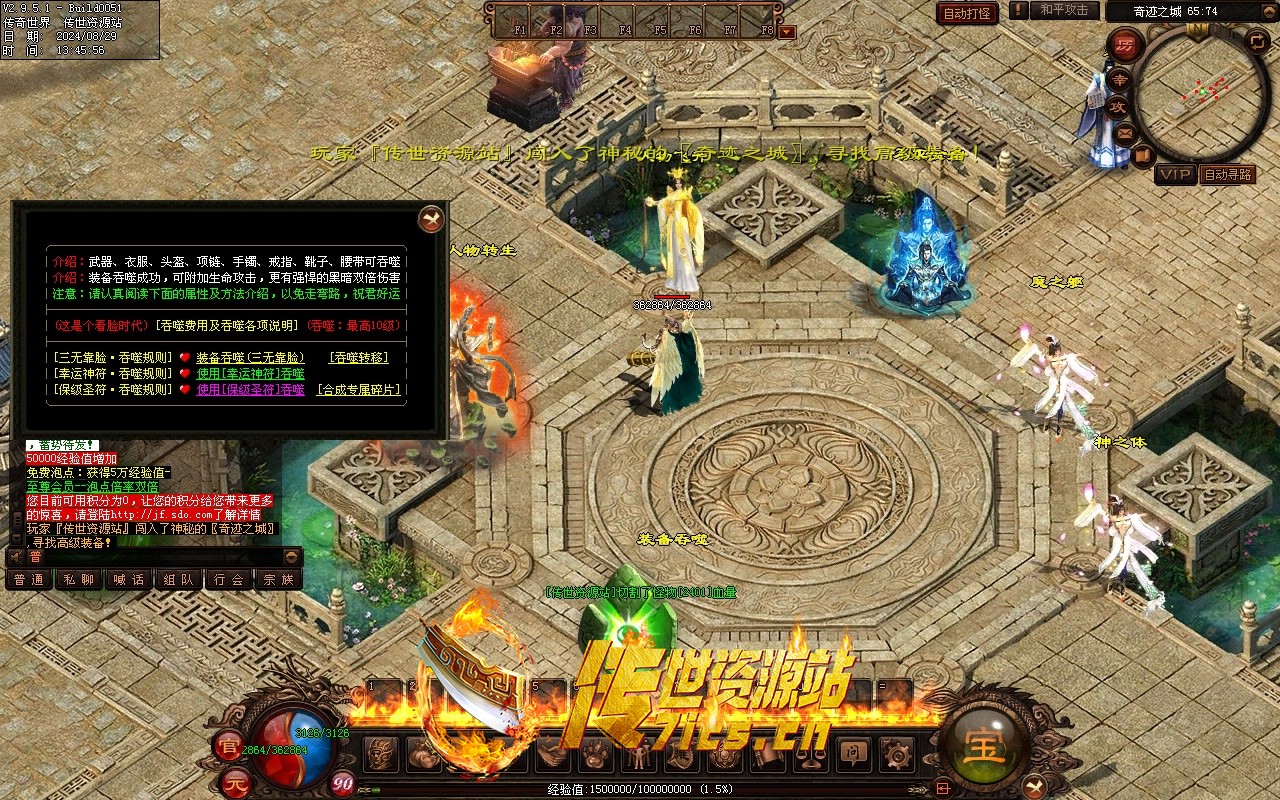The image size is (1280, 800).
Task: Switch chat to 私聊 channel
Action: (x=79, y=579)
